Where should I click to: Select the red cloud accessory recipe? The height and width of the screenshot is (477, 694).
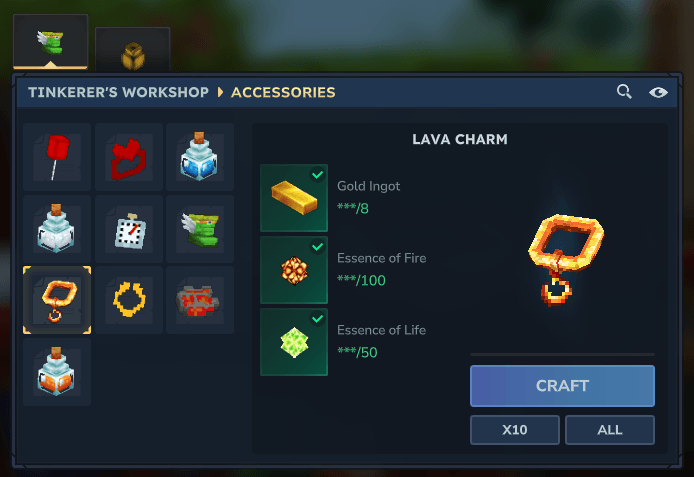tap(129, 157)
